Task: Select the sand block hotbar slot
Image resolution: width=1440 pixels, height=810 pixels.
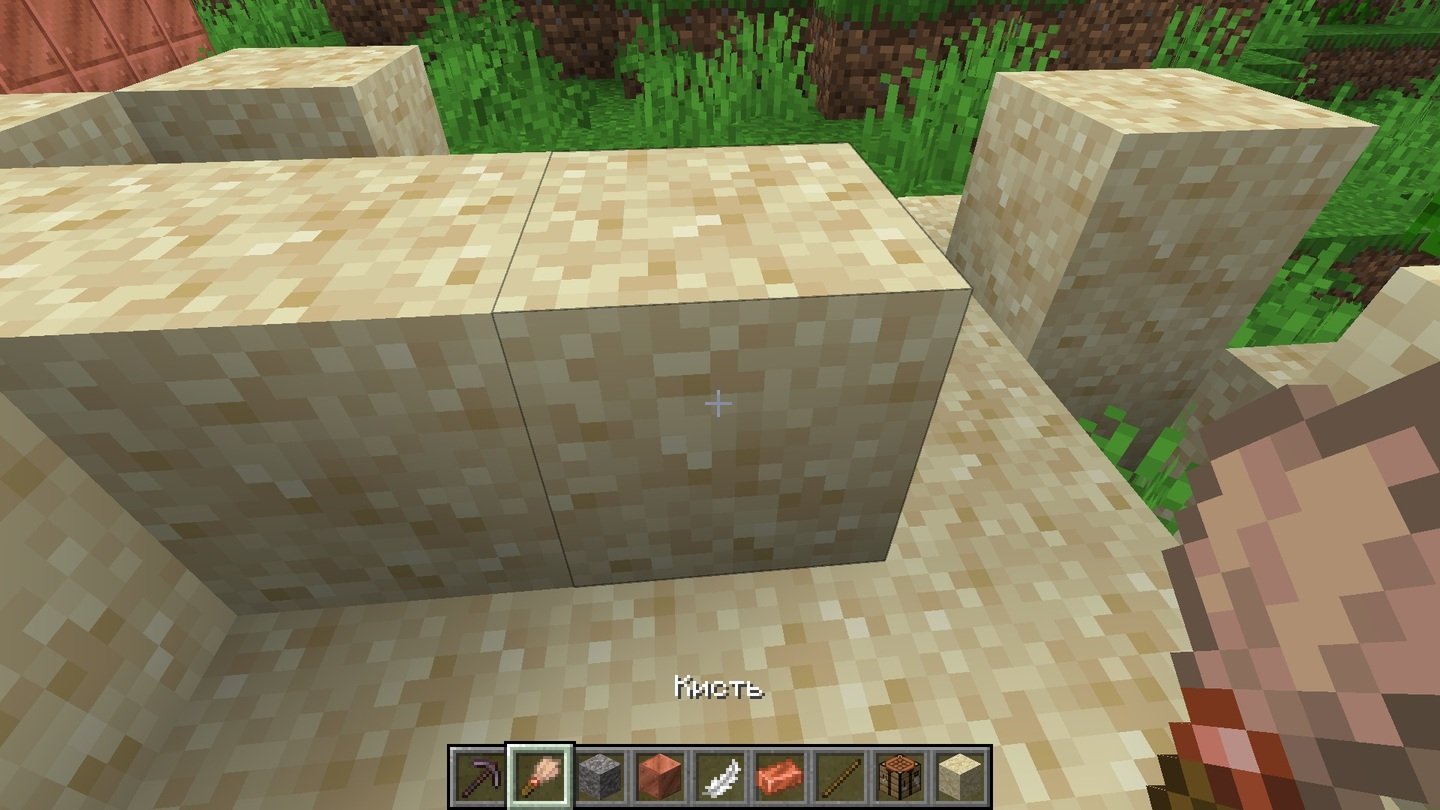Action: (x=960, y=774)
